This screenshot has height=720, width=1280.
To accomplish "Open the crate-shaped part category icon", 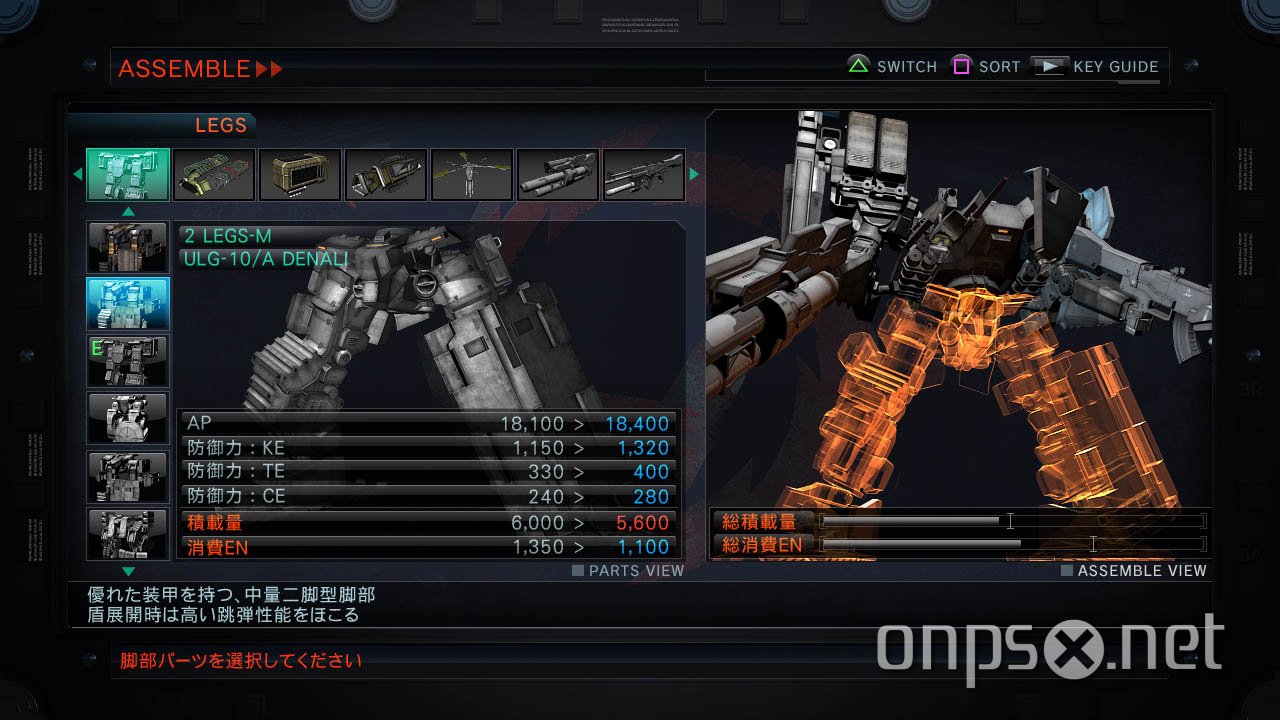I will pos(299,174).
